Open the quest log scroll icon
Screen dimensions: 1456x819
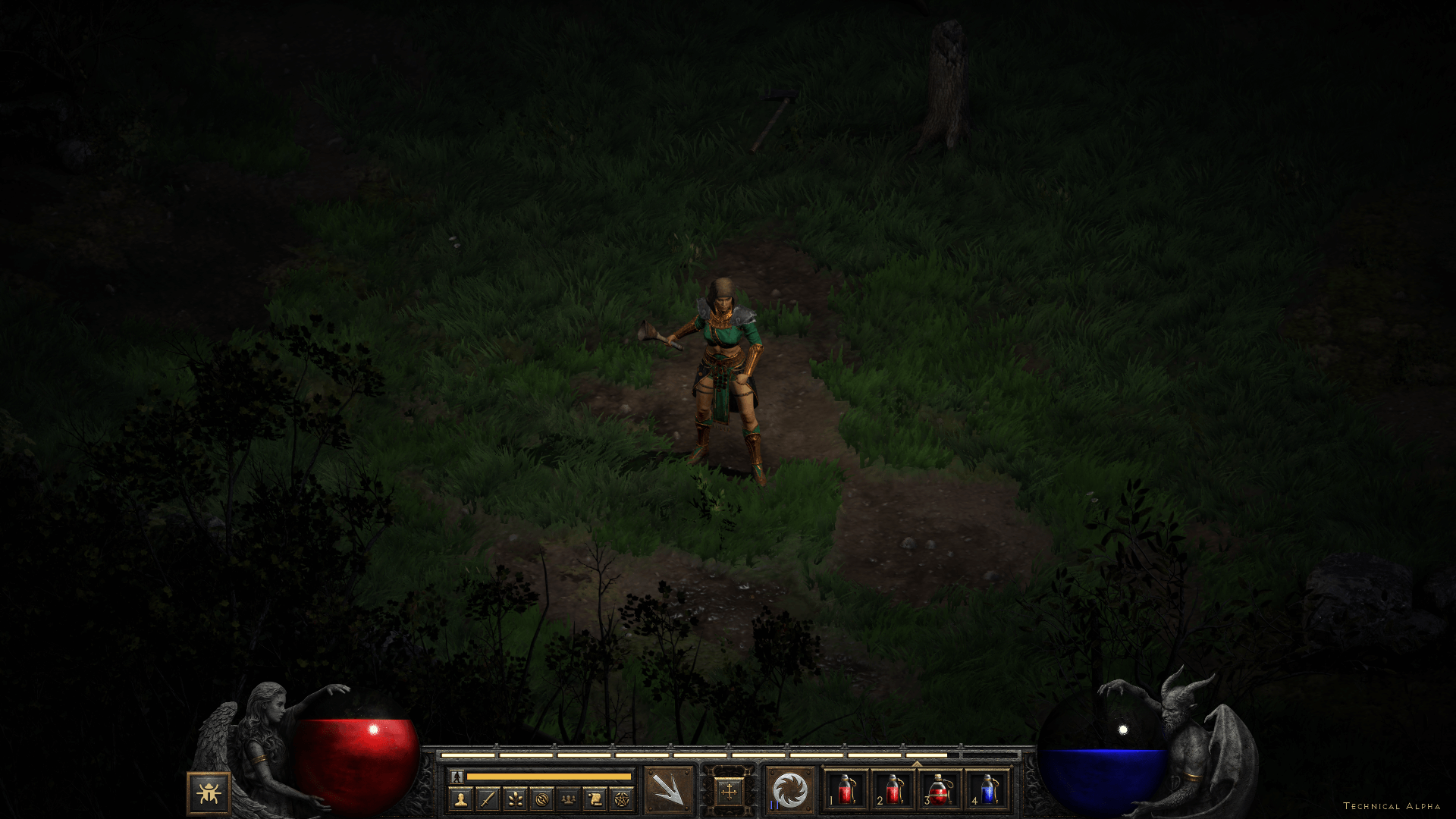coord(595,799)
